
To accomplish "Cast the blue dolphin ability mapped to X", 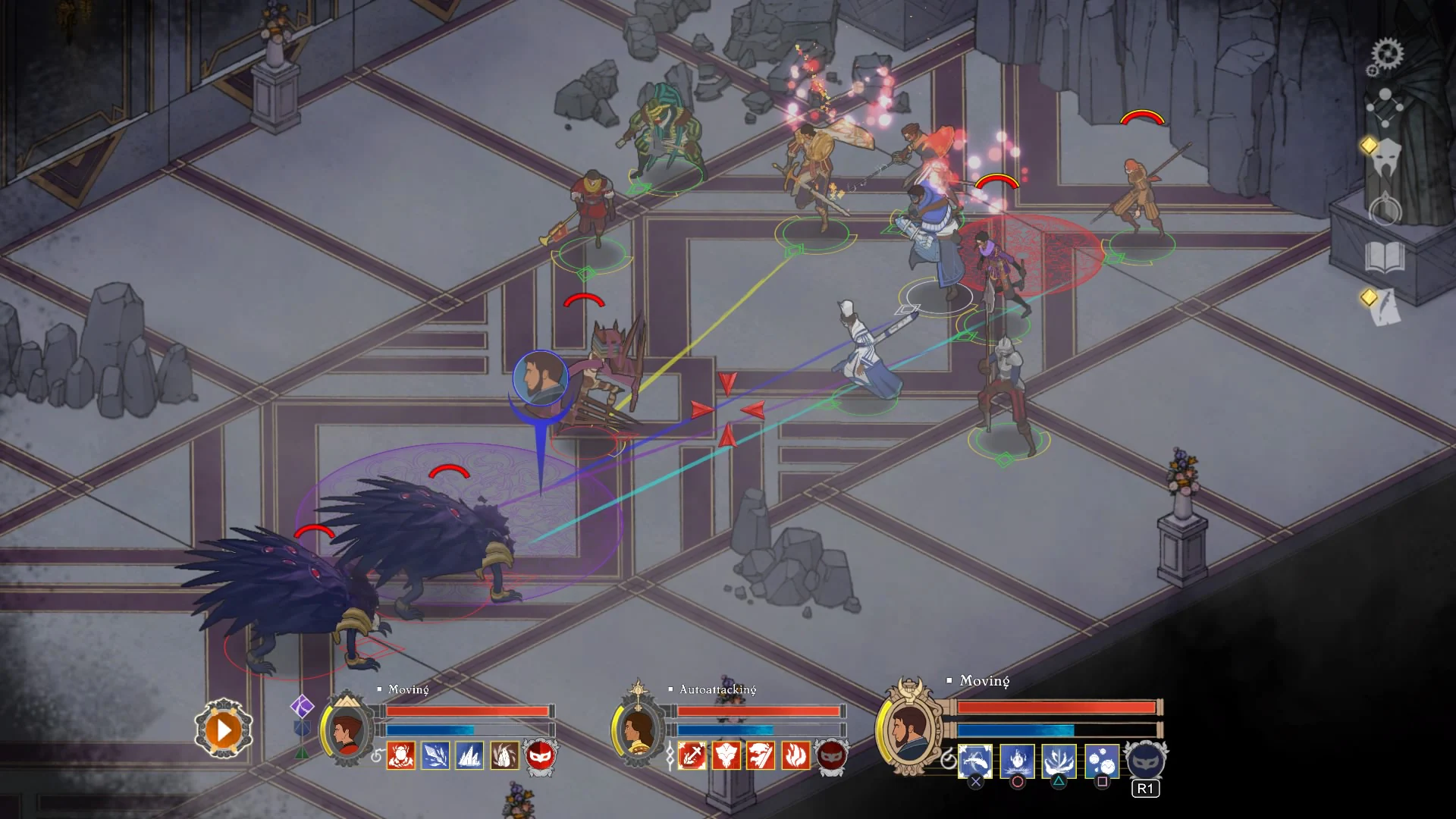I will coord(977,761).
